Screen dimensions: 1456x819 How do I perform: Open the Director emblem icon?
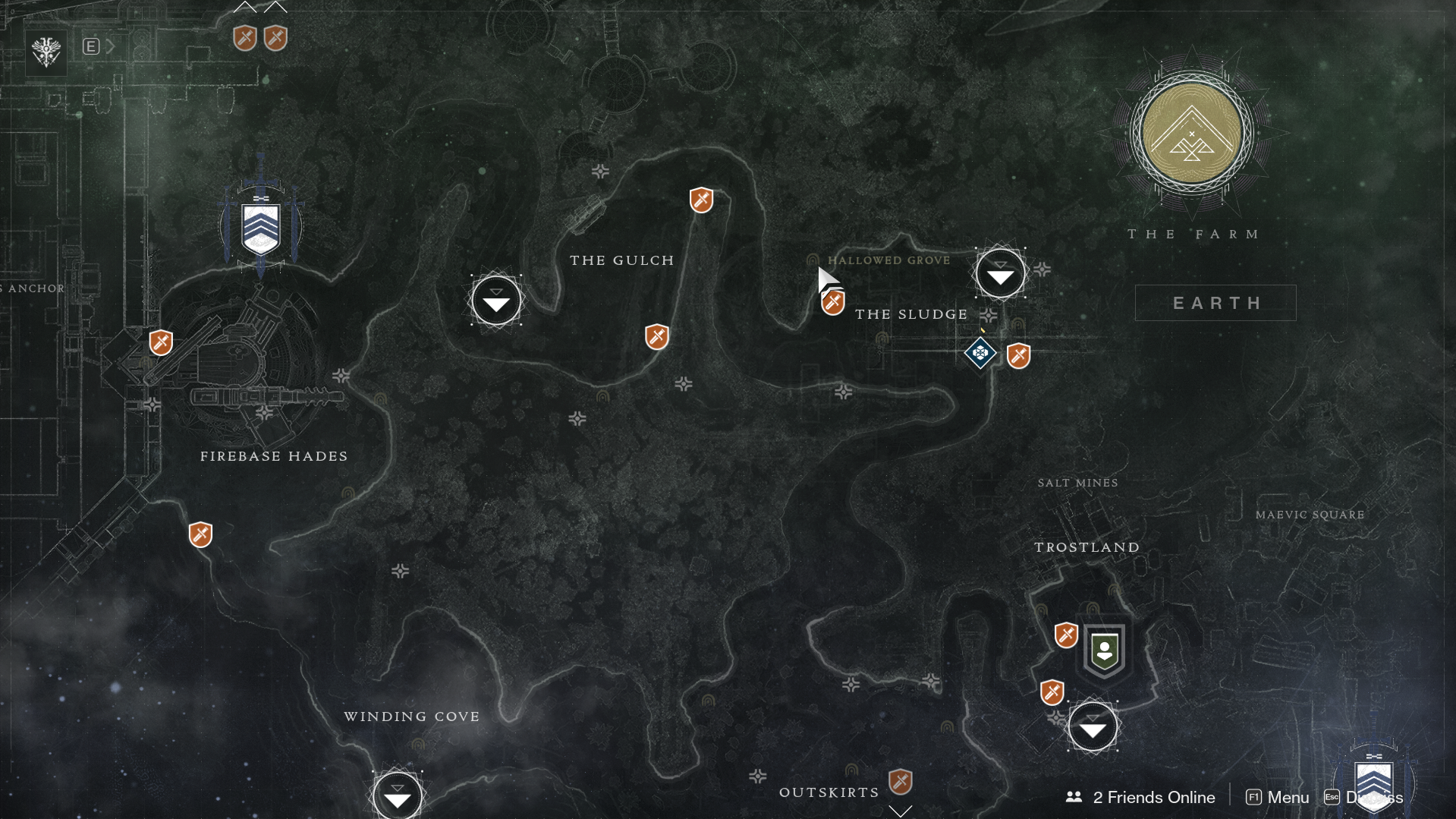tap(46, 52)
